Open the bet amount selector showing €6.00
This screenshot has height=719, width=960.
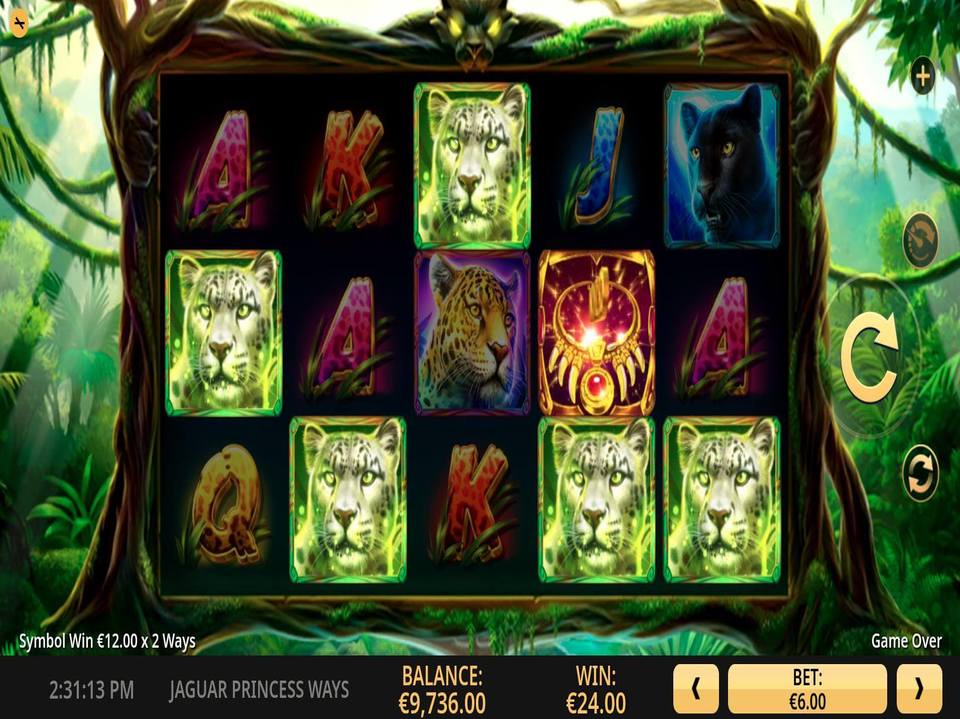coord(807,688)
